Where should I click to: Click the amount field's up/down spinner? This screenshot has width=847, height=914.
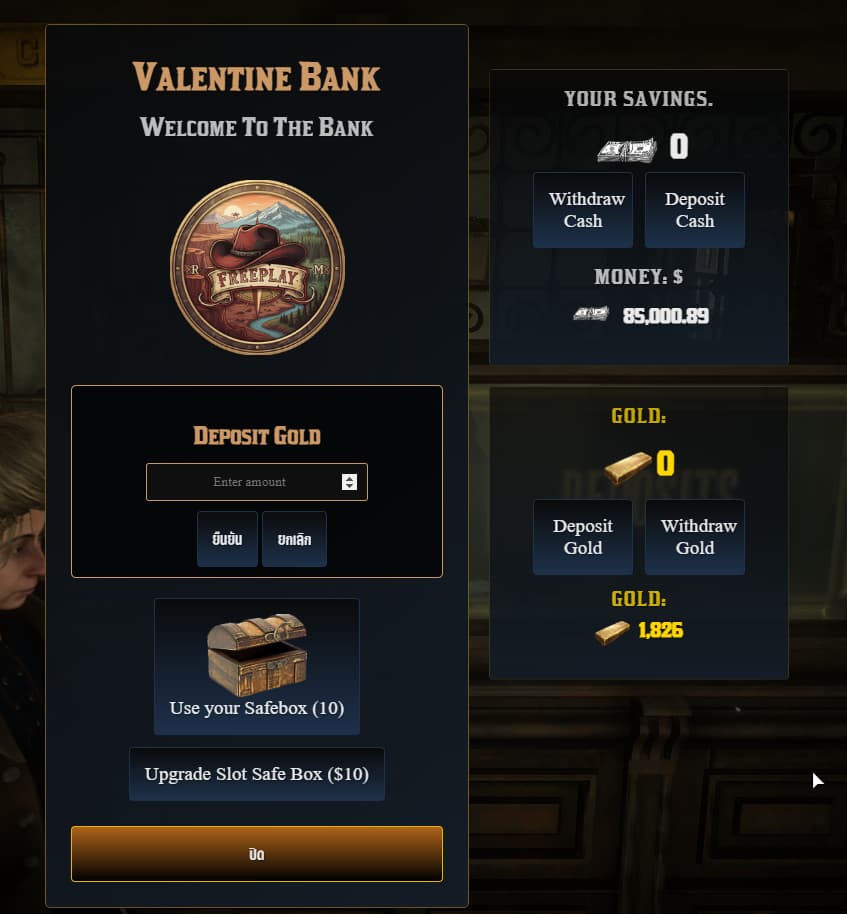349,482
